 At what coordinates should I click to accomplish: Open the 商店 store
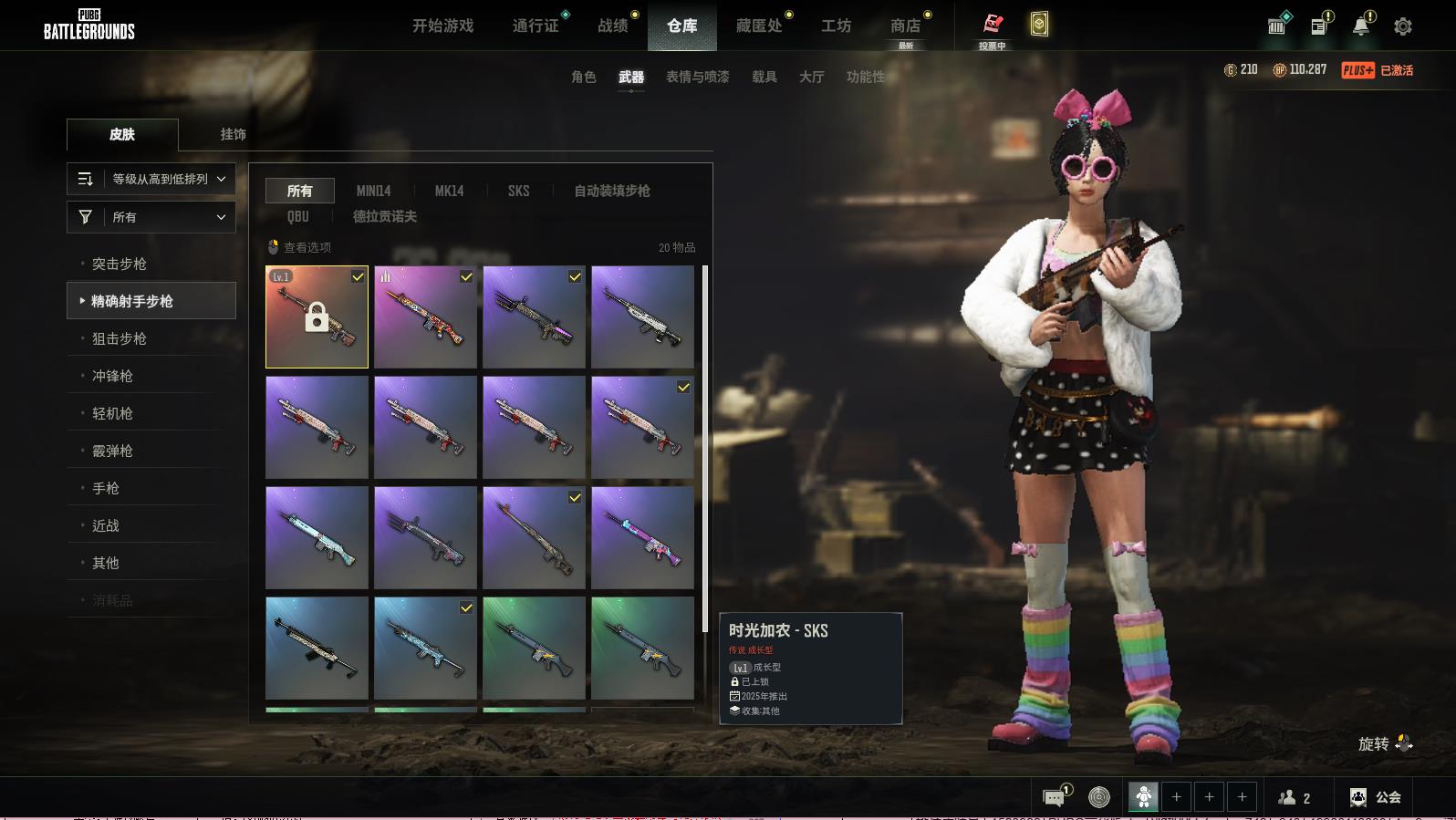[905, 26]
